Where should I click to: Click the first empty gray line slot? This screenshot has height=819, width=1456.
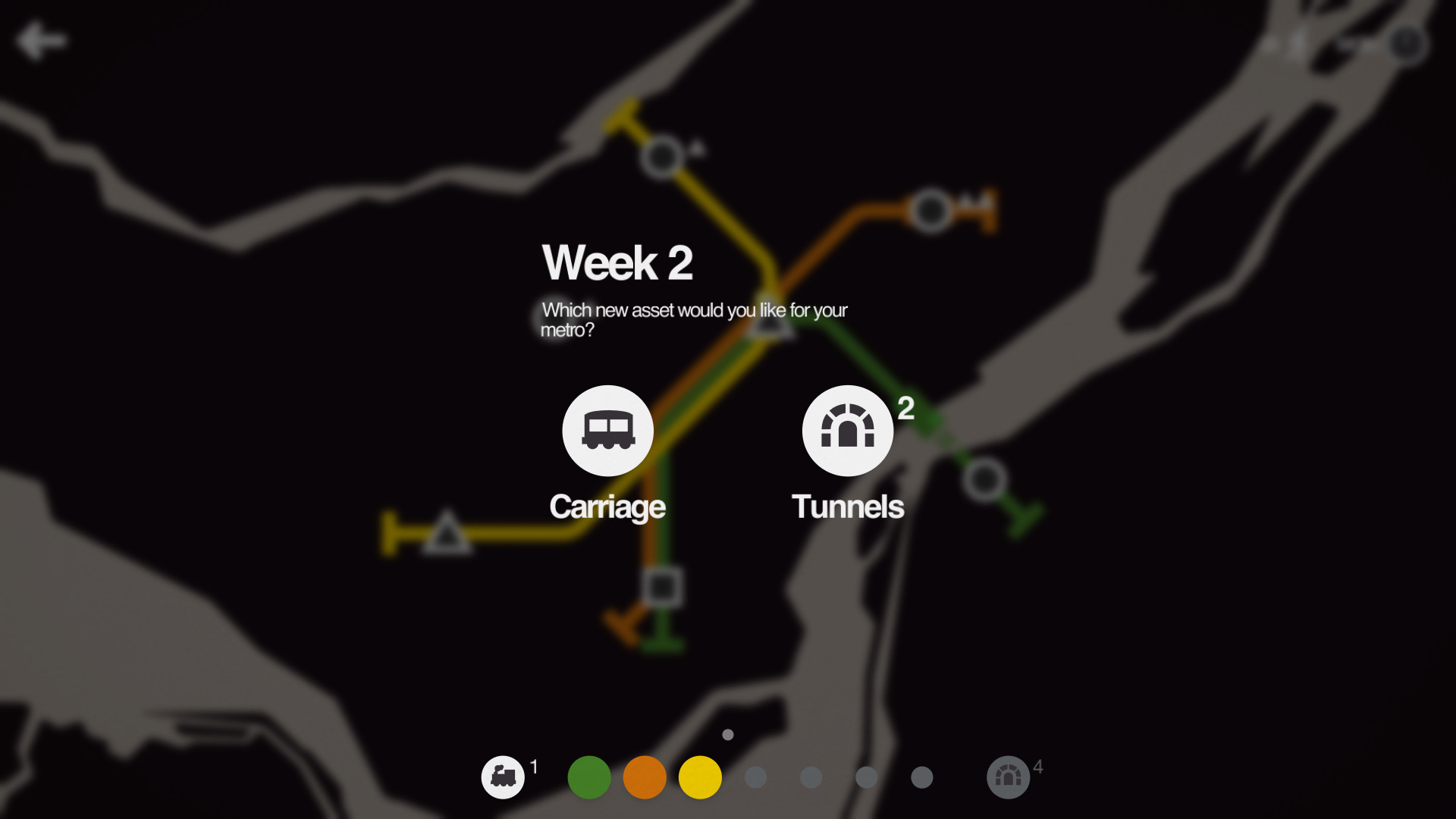pyautogui.click(x=755, y=777)
